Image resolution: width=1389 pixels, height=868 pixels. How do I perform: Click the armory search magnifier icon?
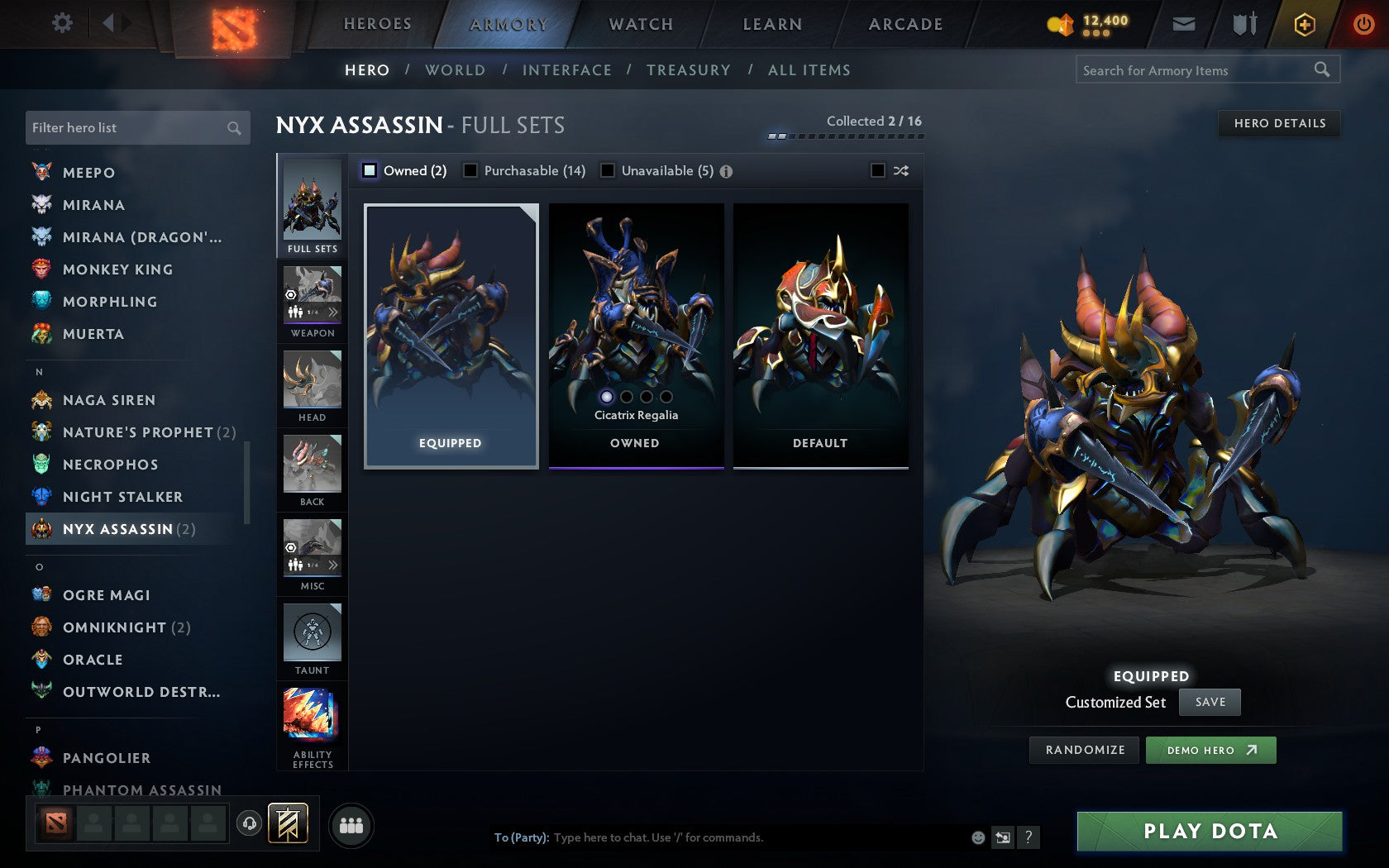pos(1320,70)
